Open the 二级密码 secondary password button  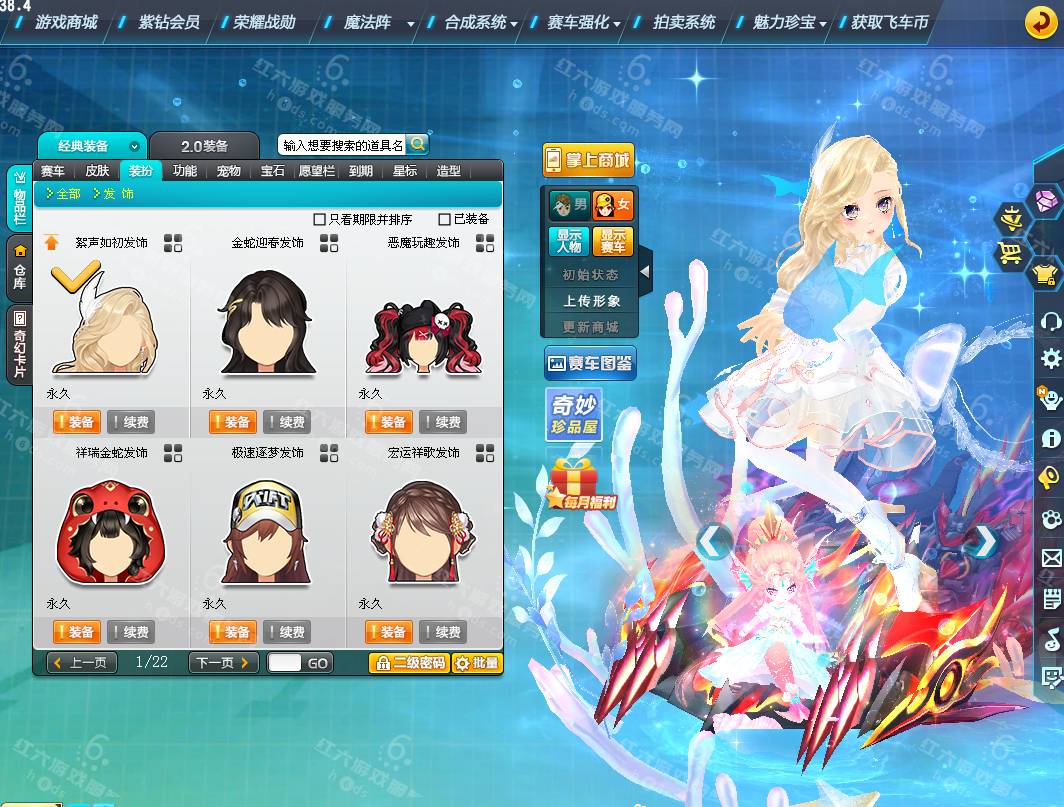408,663
